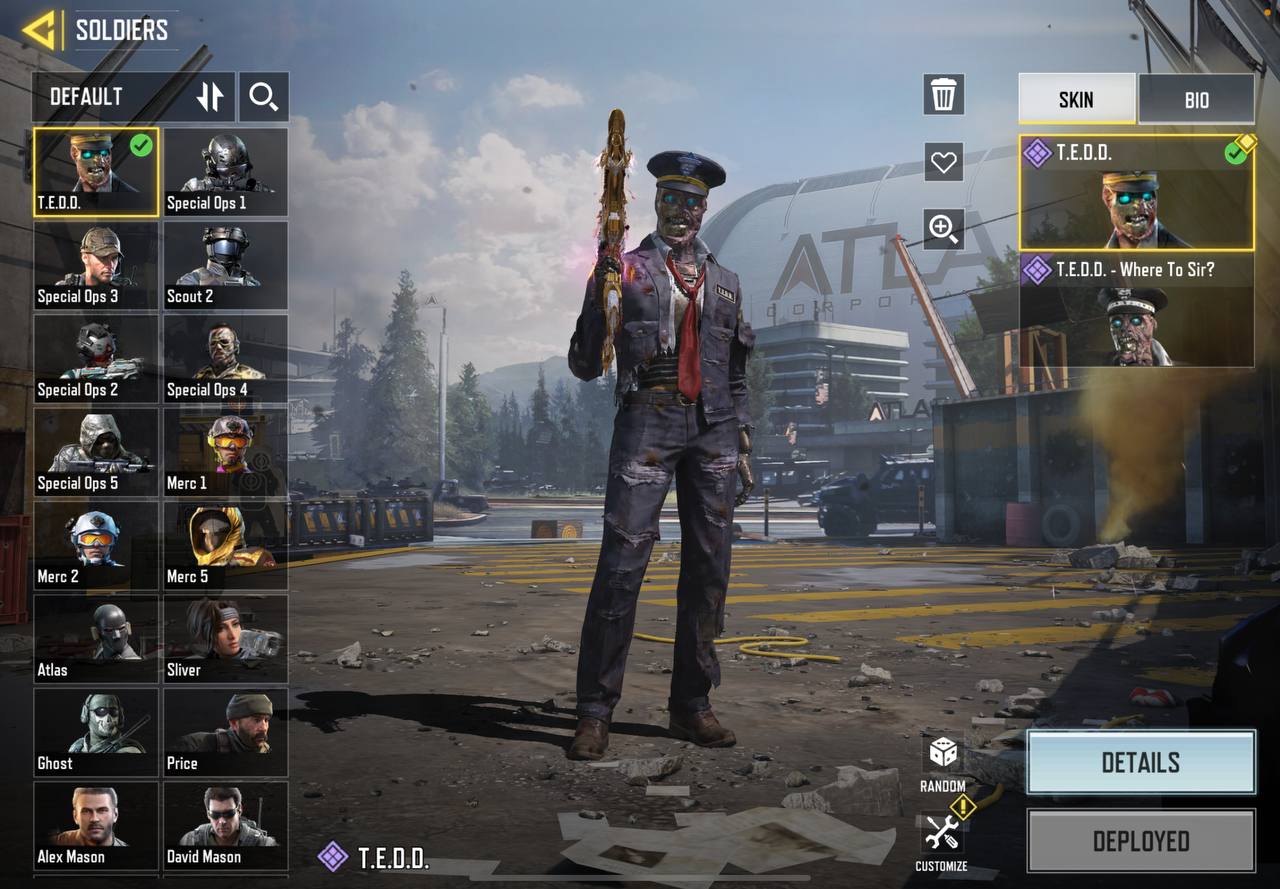
Task: Pick the Special Ops 3 soldier
Action: tap(96, 265)
